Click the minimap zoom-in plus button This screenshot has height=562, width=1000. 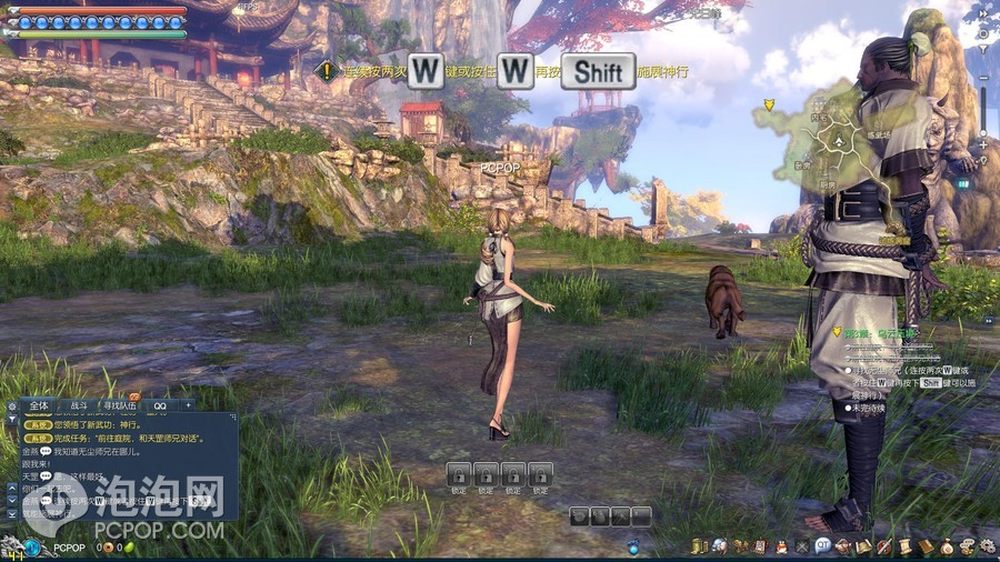point(985,145)
